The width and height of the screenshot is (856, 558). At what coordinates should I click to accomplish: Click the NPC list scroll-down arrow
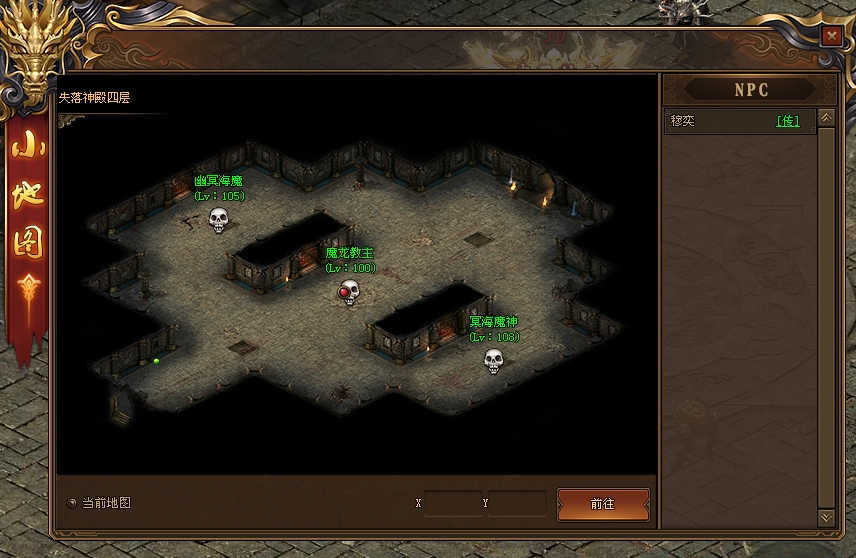826,517
